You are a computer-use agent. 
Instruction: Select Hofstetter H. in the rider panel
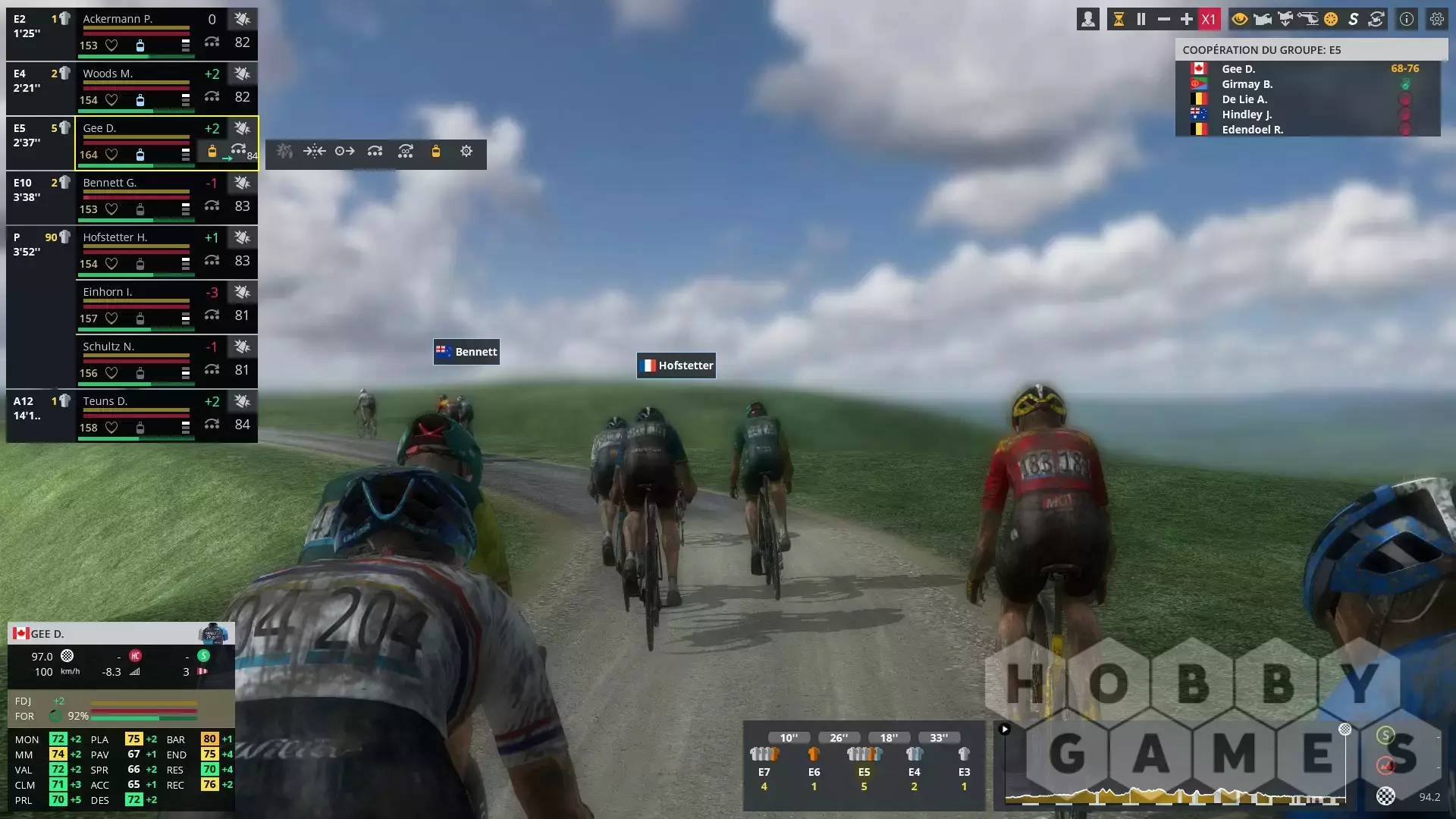(115, 237)
